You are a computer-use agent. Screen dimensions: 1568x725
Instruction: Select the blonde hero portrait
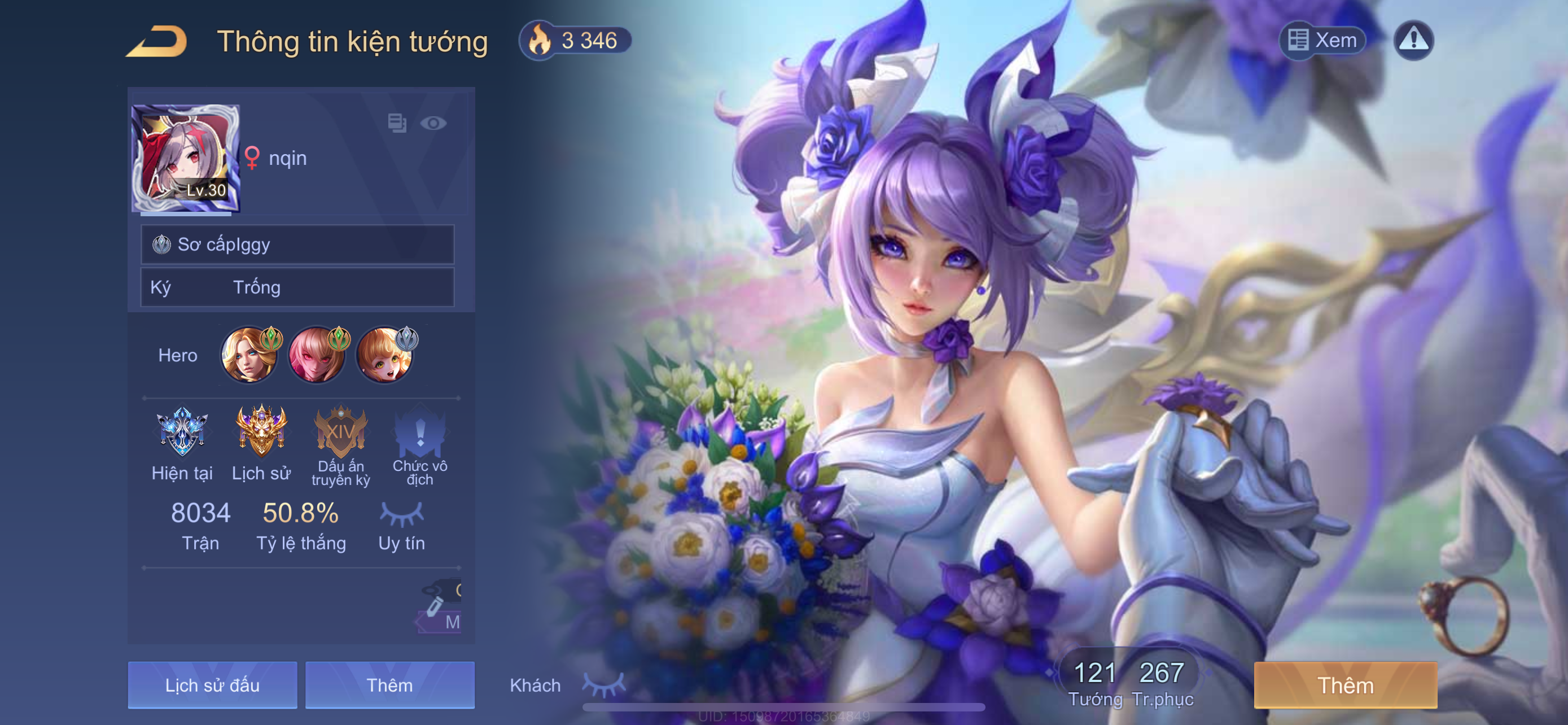[x=249, y=355]
